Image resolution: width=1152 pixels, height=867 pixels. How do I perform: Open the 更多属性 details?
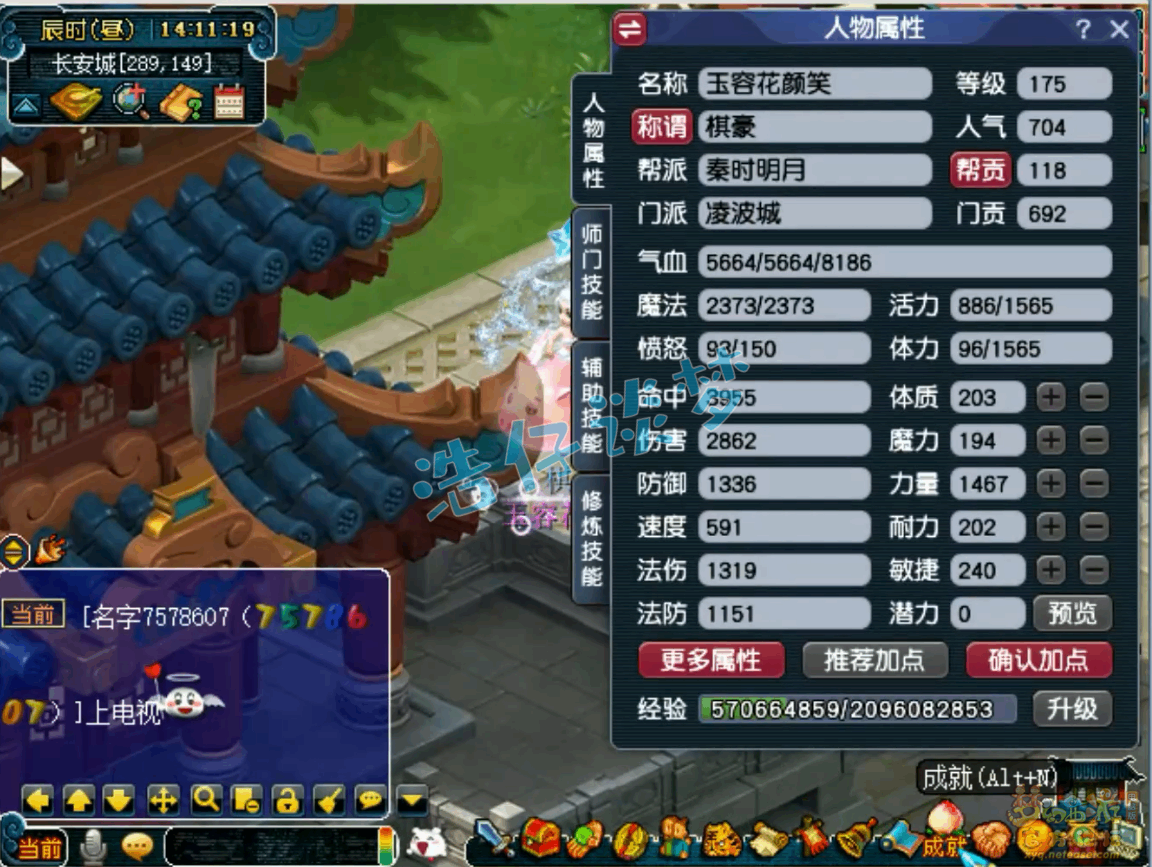coord(711,660)
